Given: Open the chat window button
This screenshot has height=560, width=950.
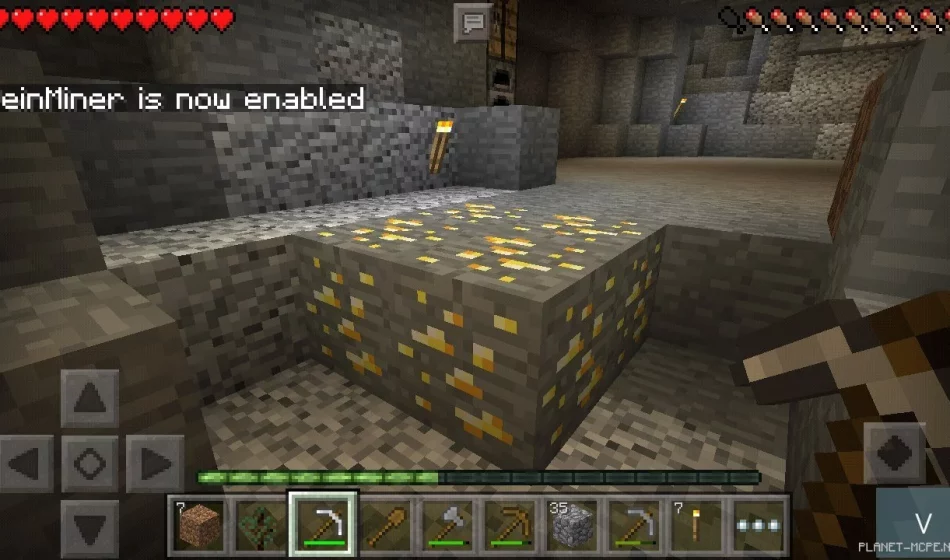Looking at the screenshot, I should [472, 22].
